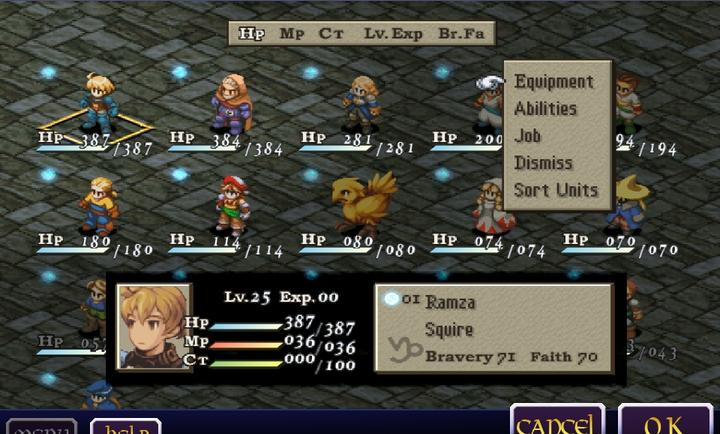Open the help button
720x434 pixels.
coord(126,427)
